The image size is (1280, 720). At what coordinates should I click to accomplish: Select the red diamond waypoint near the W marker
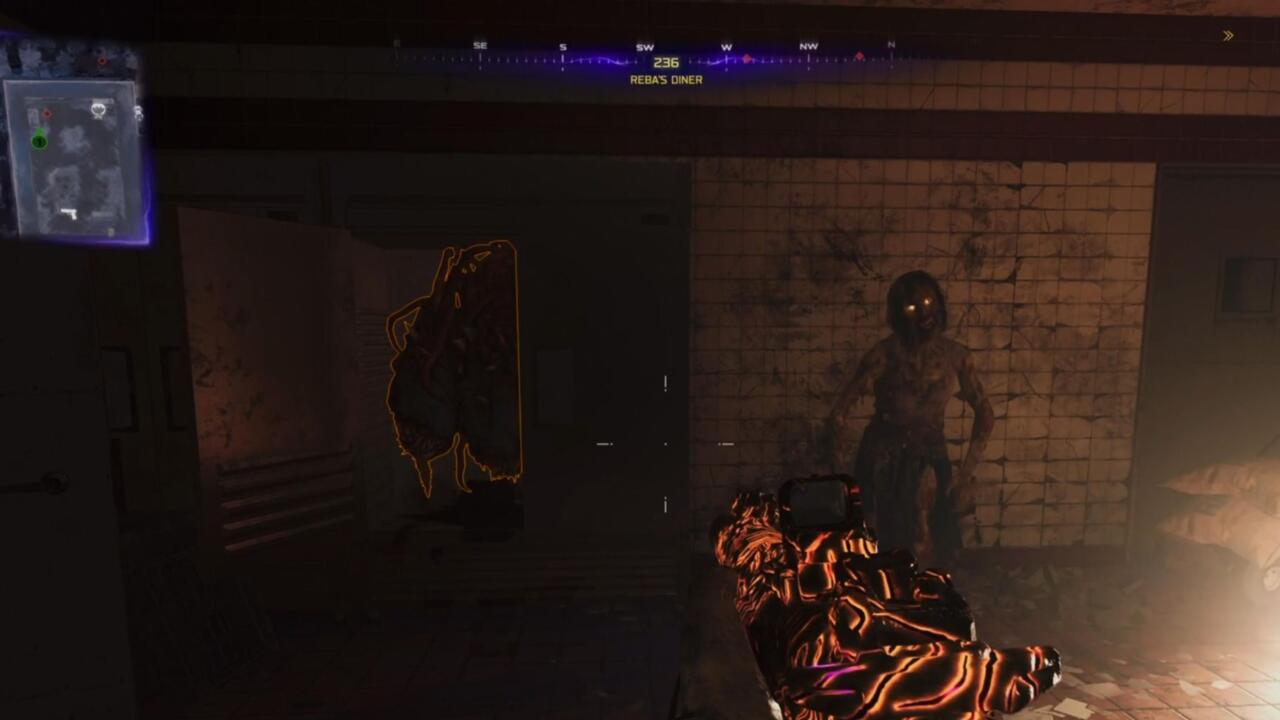[x=746, y=58]
